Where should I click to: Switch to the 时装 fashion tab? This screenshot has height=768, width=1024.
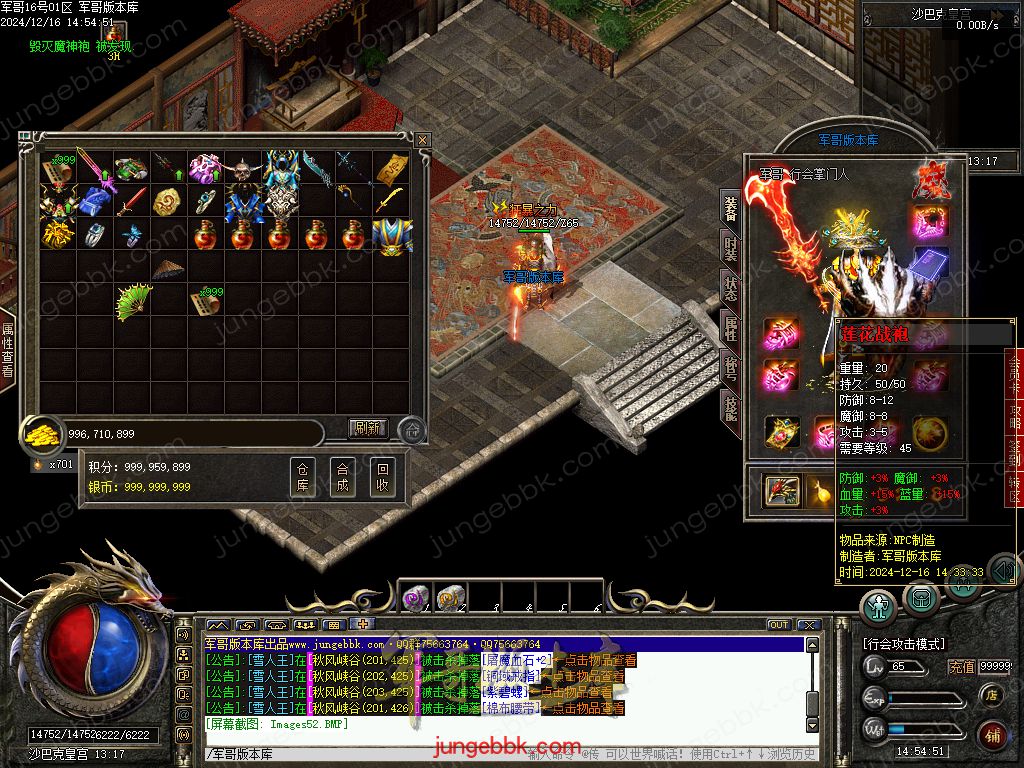click(731, 248)
